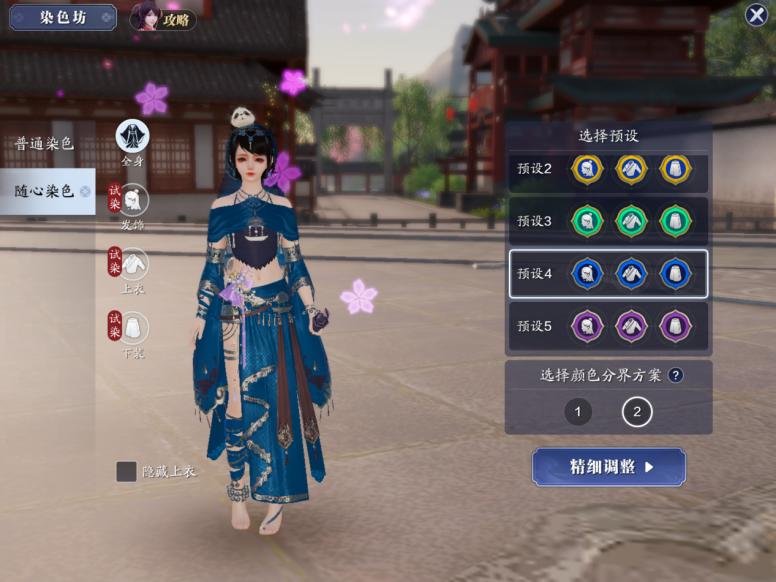The image size is (776, 582).
Task: Select the 发饰 hair accessory part
Action: click(134, 200)
